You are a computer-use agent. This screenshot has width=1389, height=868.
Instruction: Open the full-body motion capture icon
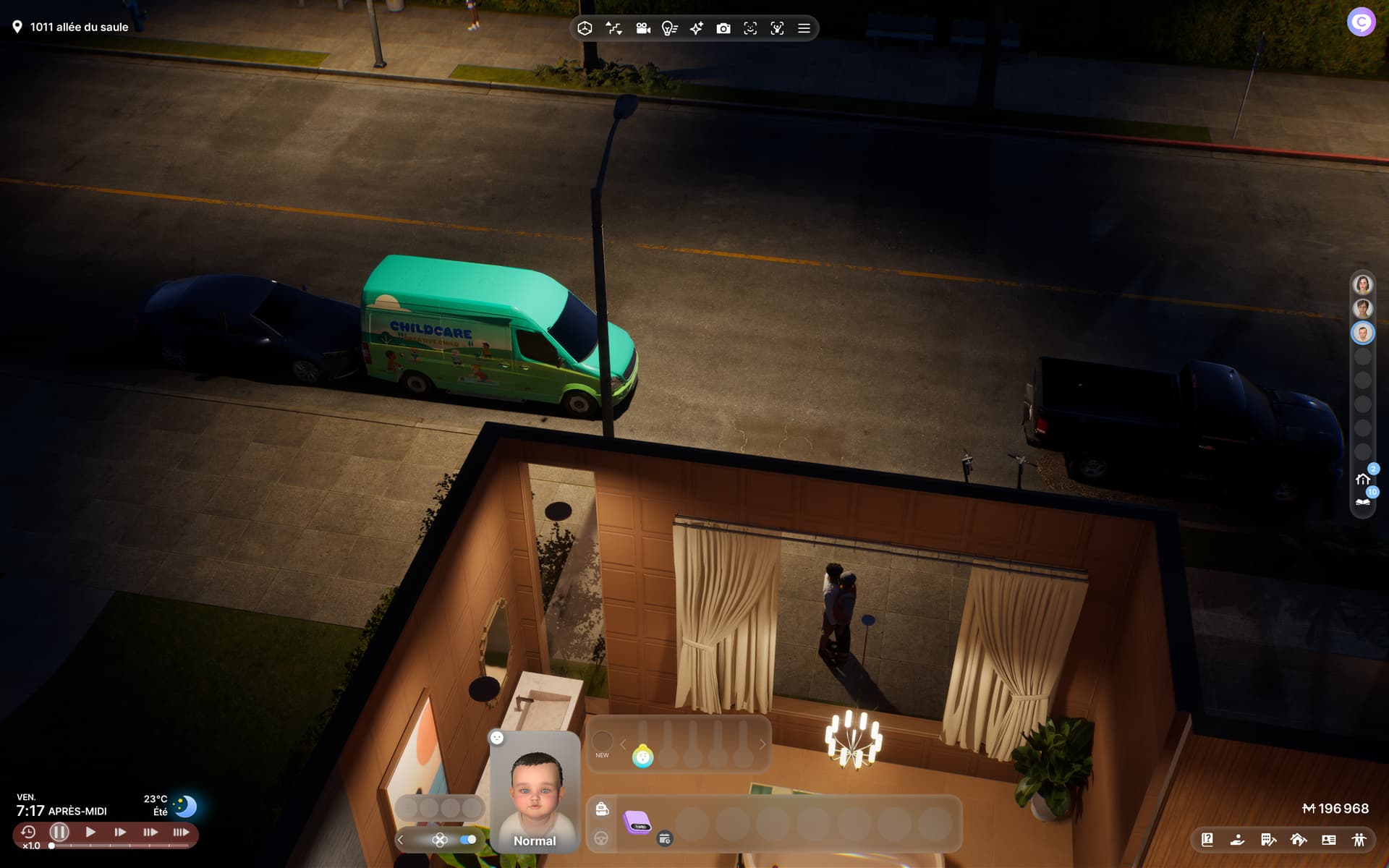(777, 28)
